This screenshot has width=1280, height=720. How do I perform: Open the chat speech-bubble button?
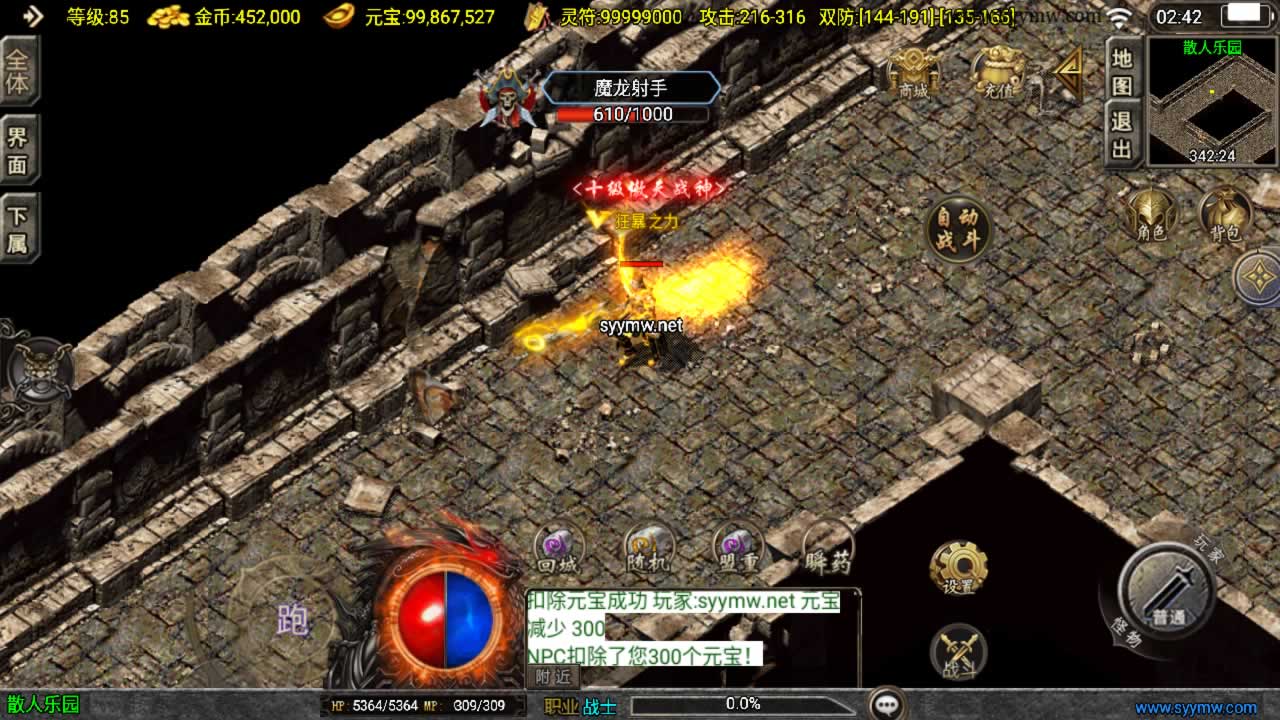coord(887,704)
